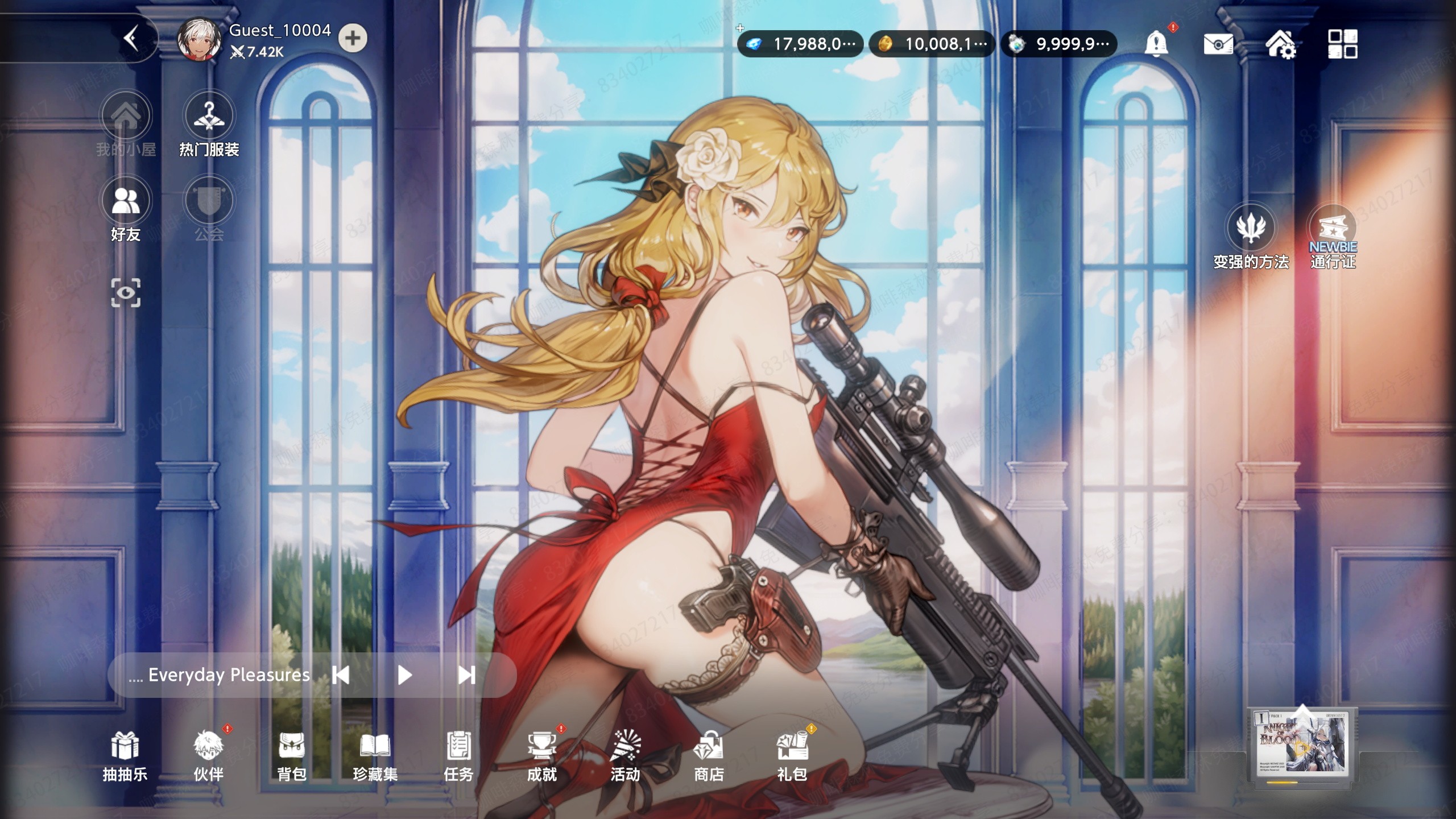Viewport: 1456px width, 819px height.
Task: Toggle interface visibility with eye icon
Action: [126, 293]
